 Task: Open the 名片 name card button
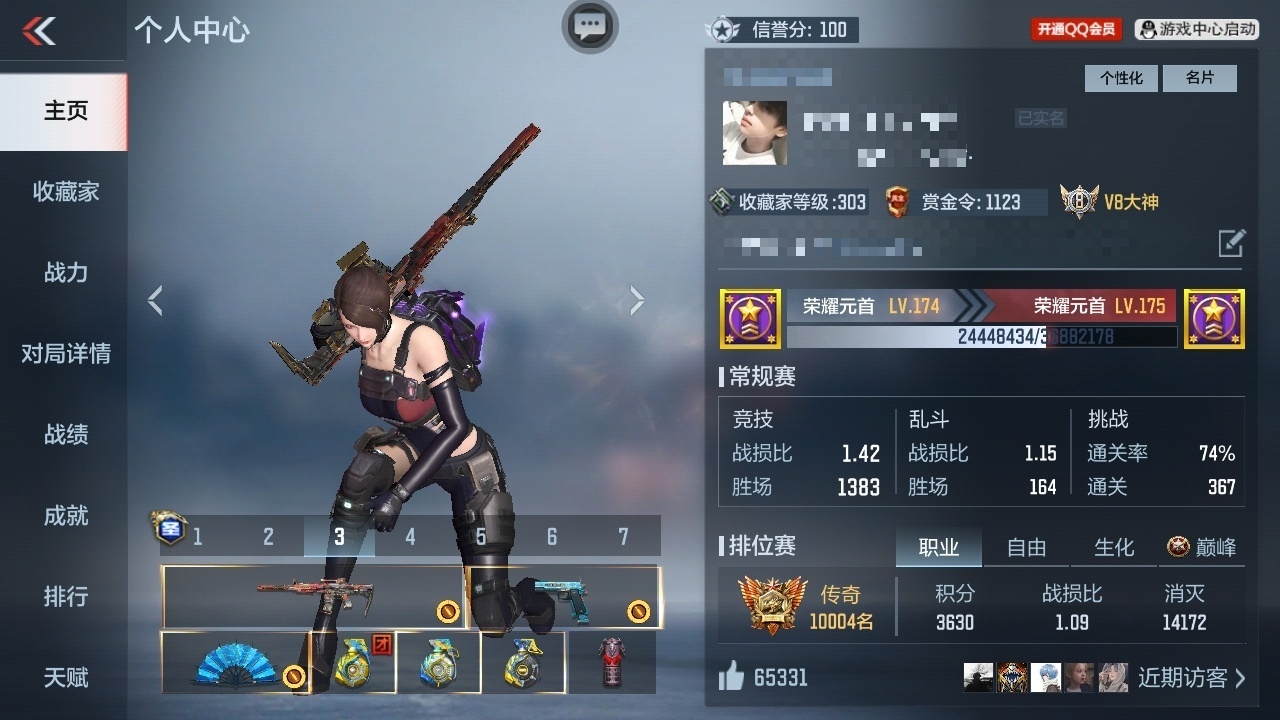[x=1199, y=78]
